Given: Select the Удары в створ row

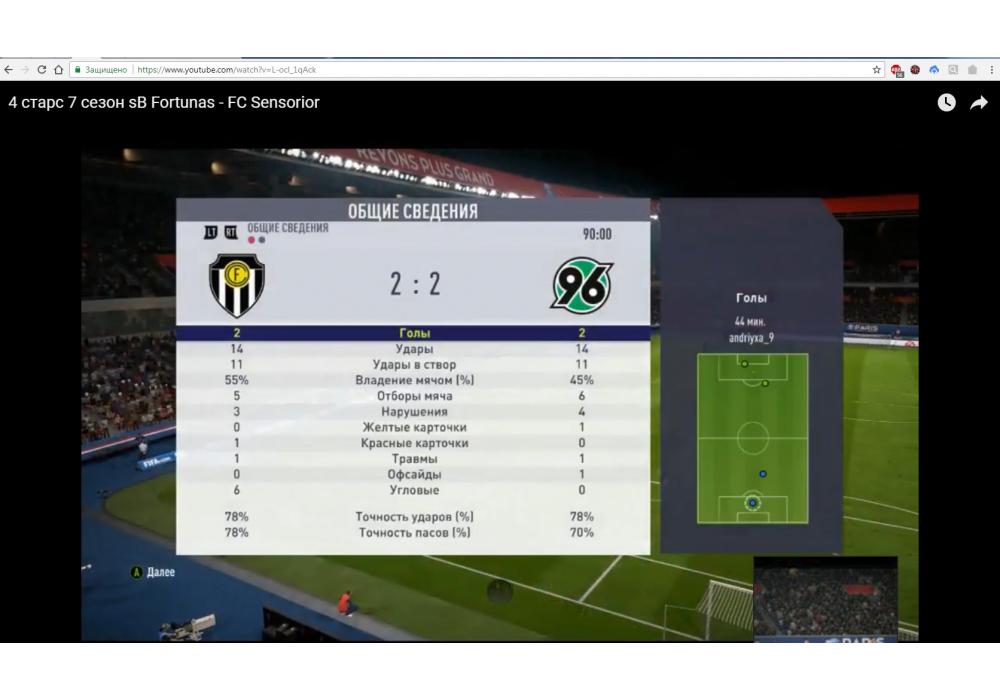Looking at the screenshot, I should click(414, 365).
